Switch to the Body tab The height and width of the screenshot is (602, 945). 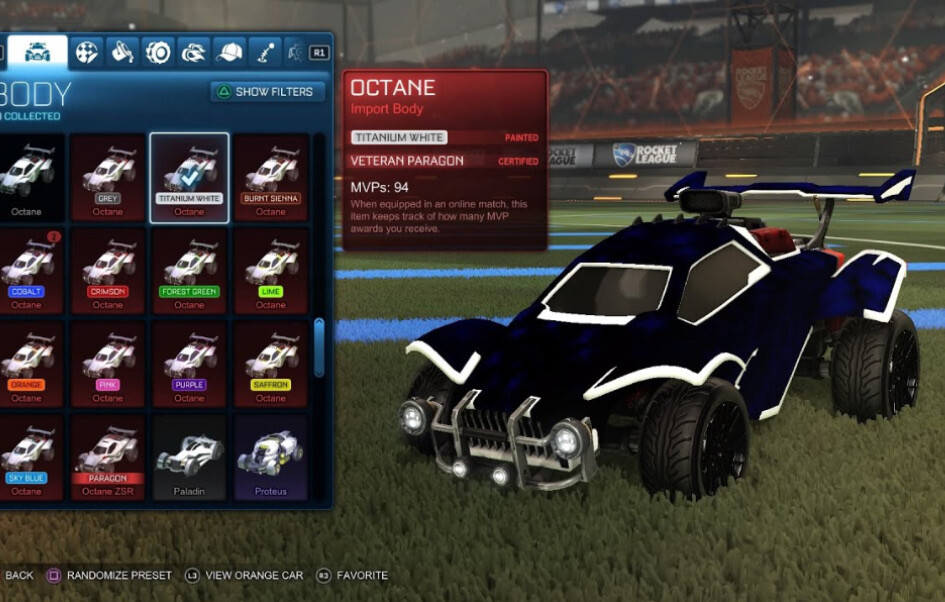pyautogui.click(x=38, y=52)
